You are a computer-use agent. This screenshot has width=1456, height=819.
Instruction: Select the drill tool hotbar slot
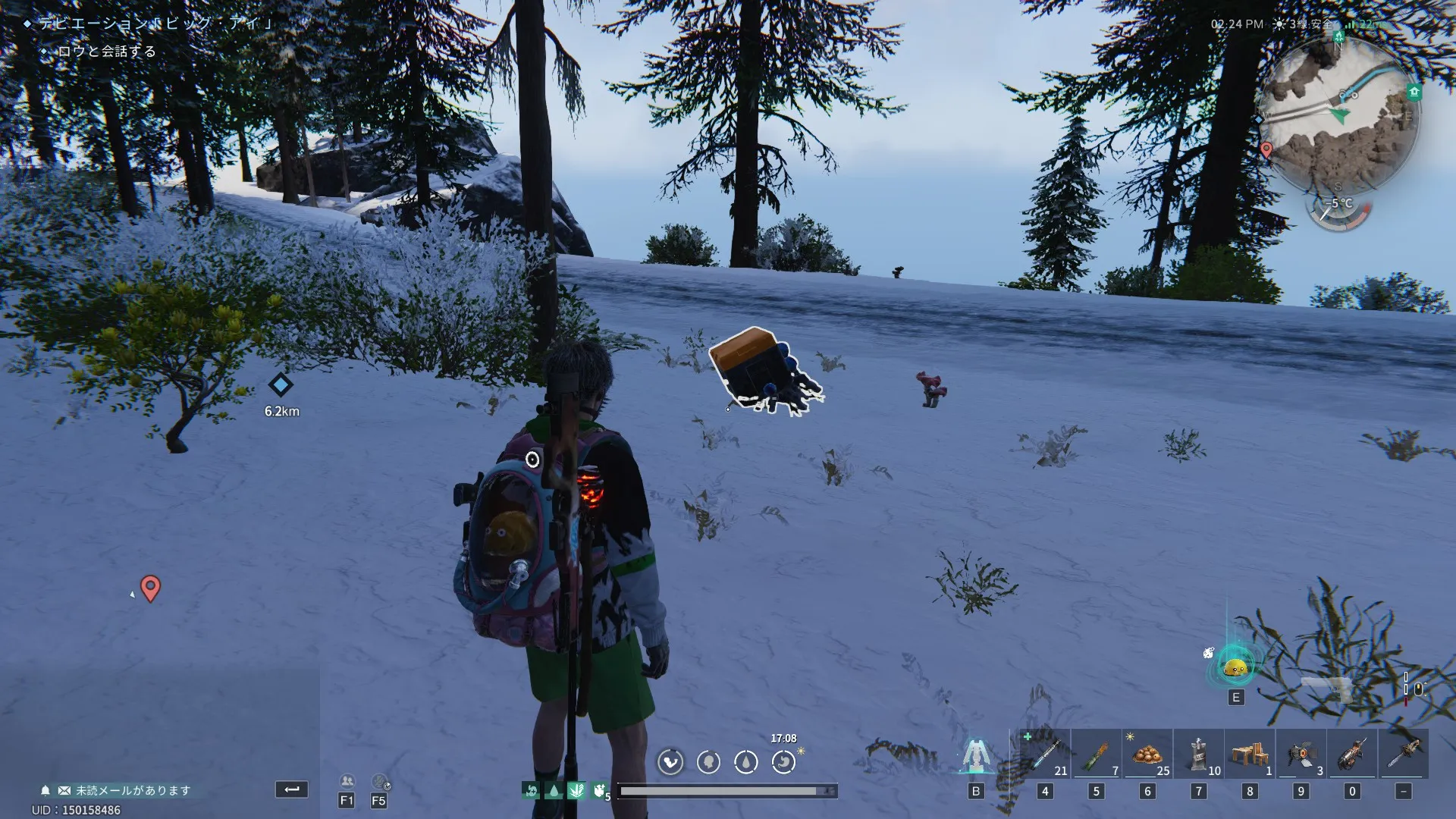[1352, 754]
